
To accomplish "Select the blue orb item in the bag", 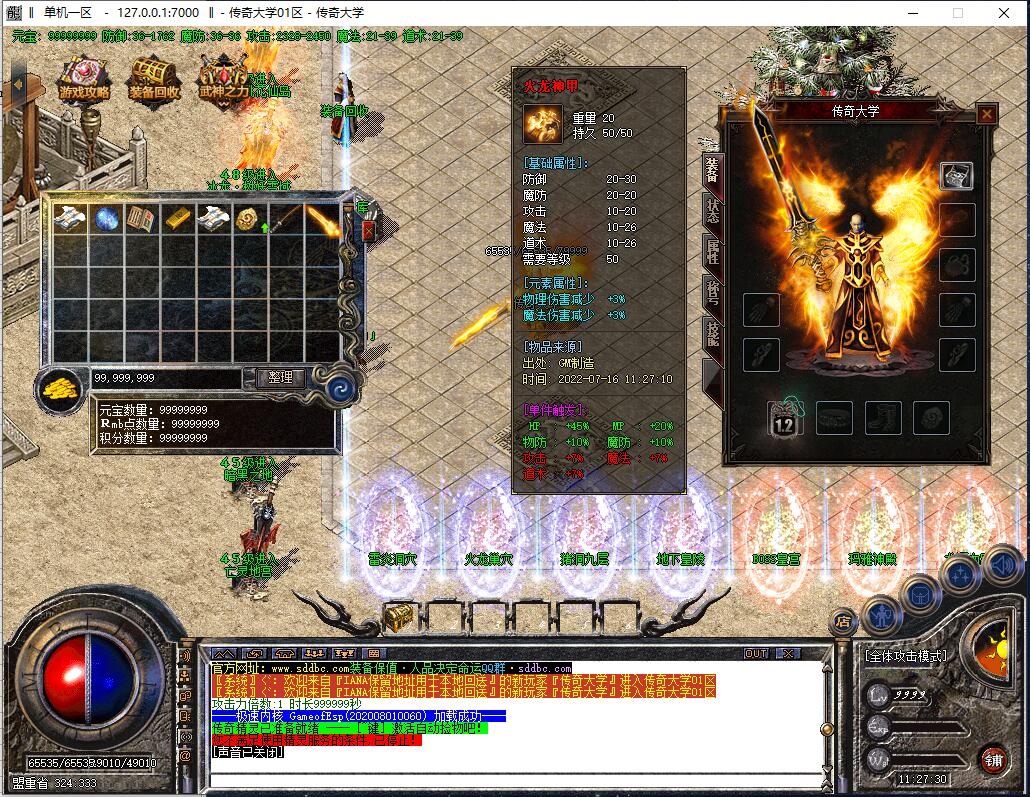I will coord(106,219).
